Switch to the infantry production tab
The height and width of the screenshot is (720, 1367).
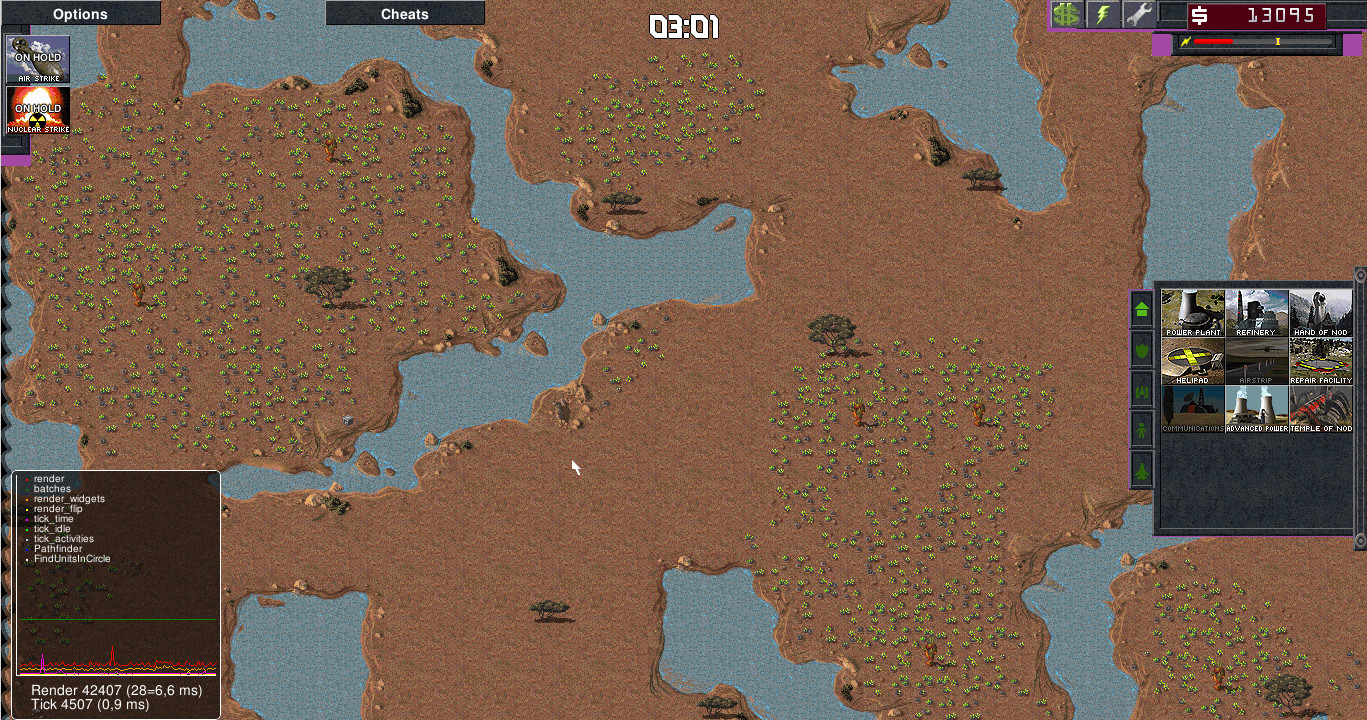(1141, 428)
